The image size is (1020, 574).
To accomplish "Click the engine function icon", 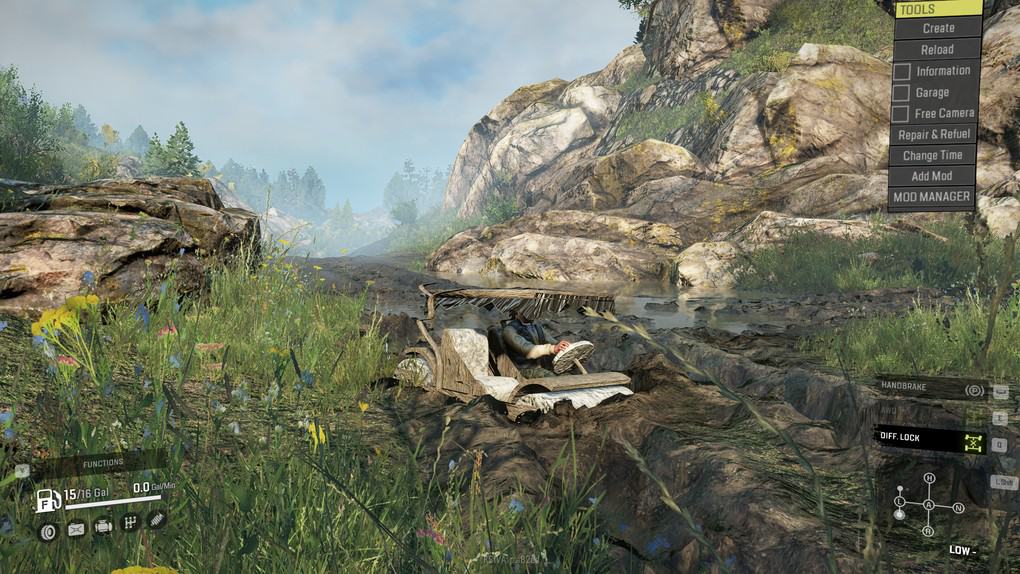I will pos(103,526).
